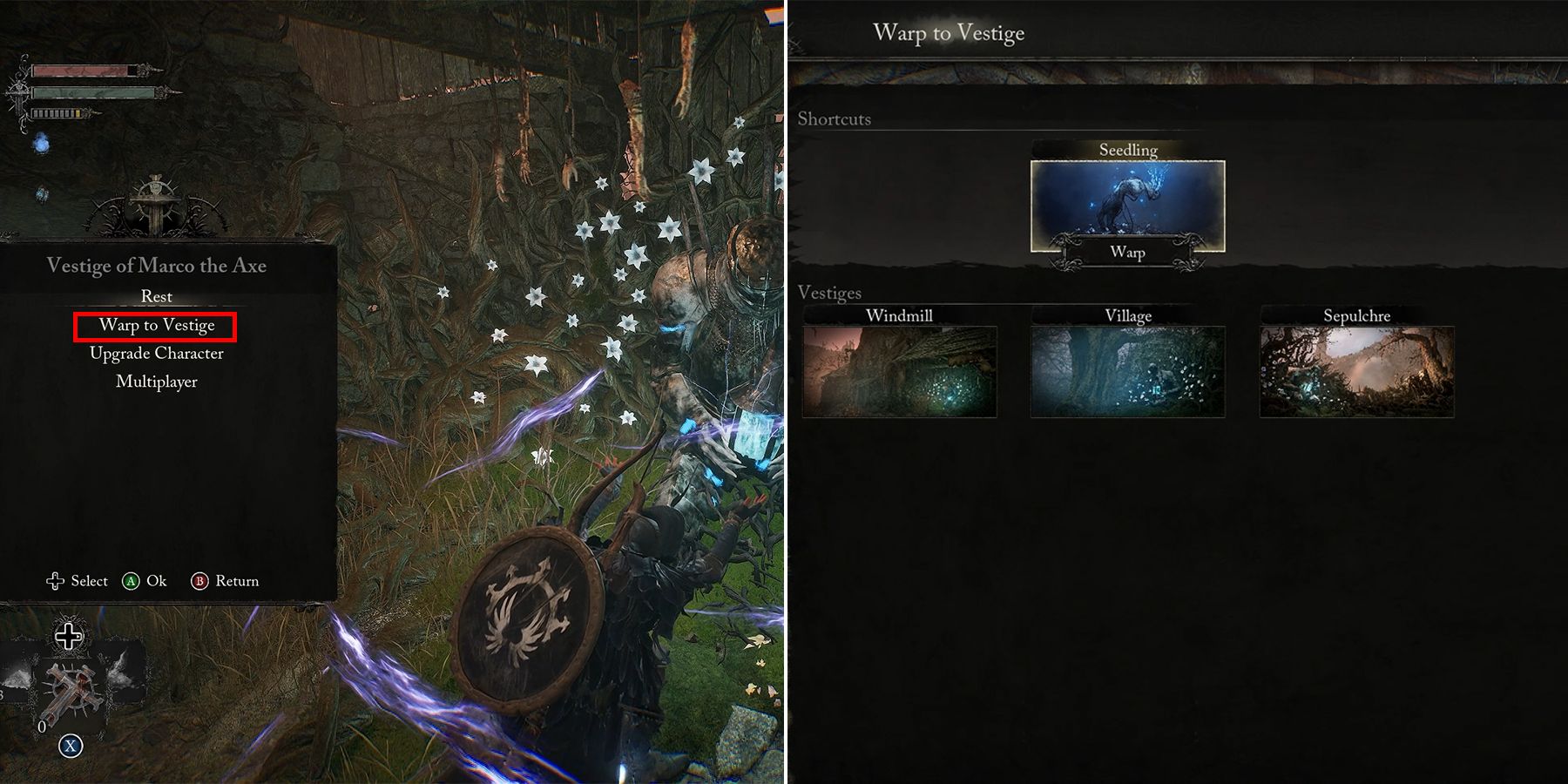Click the D-pad Select prompt icon
The height and width of the screenshot is (784, 1568).
click(x=54, y=580)
